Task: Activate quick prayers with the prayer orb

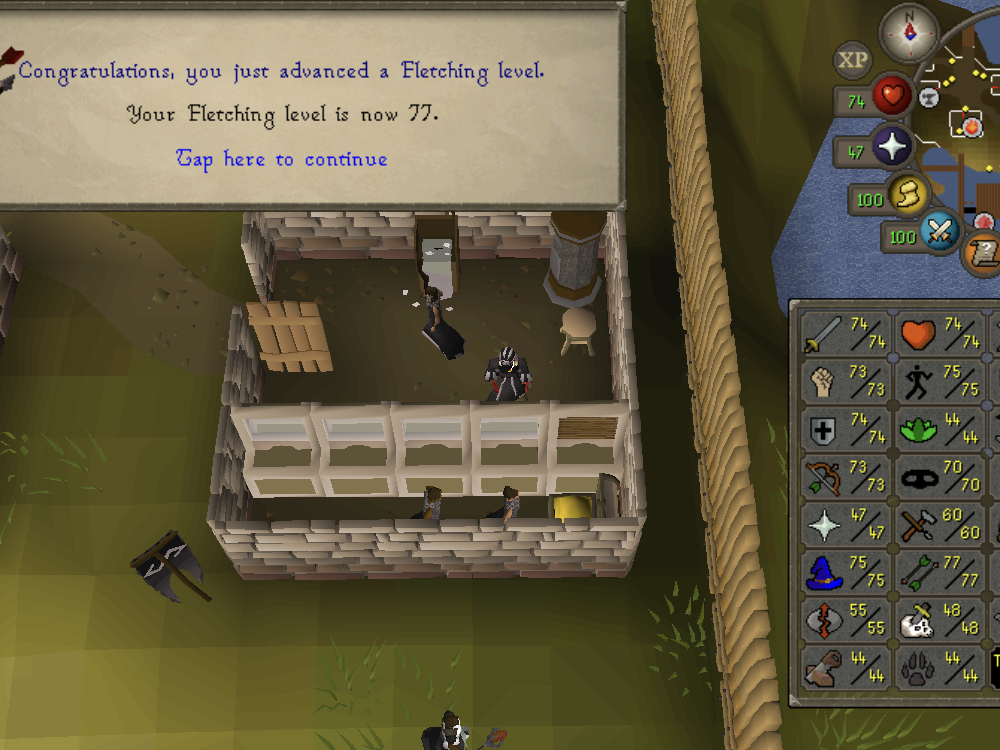Action: tap(891, 148)
